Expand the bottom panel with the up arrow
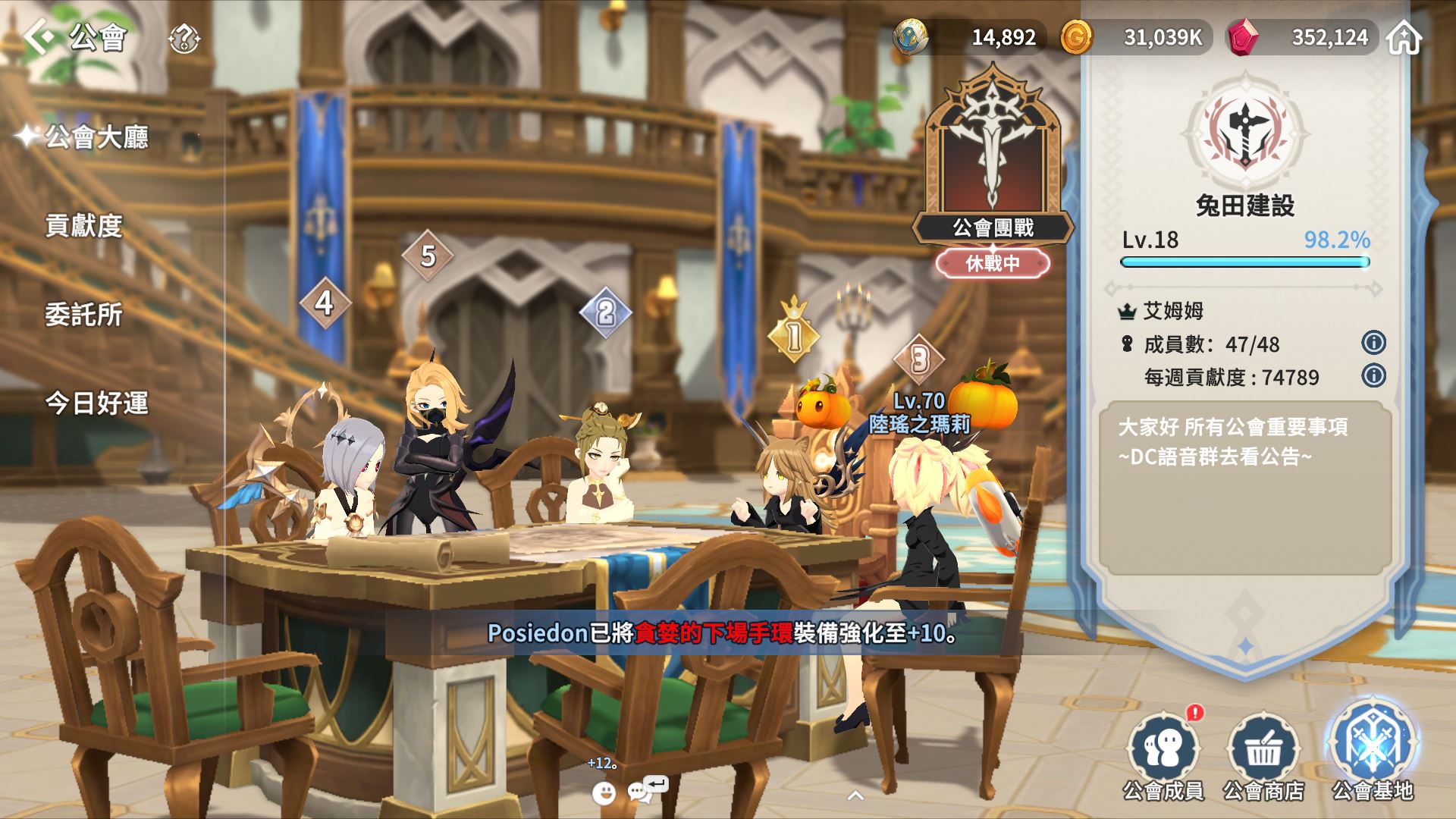Image resolution: width=1456 pixels, height=819 pixels. click(x=855, y=795)
